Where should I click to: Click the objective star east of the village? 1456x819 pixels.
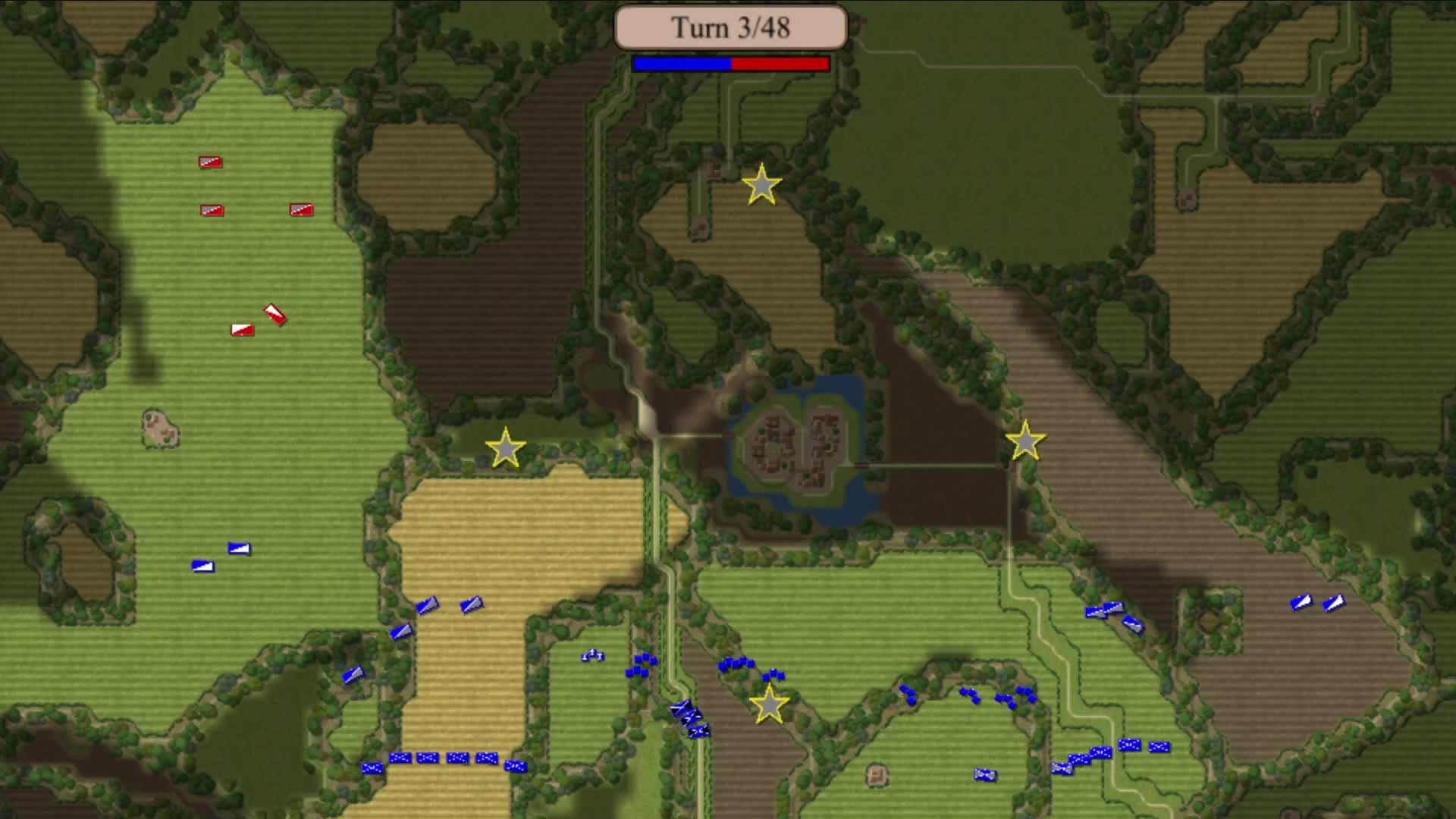1028,441
